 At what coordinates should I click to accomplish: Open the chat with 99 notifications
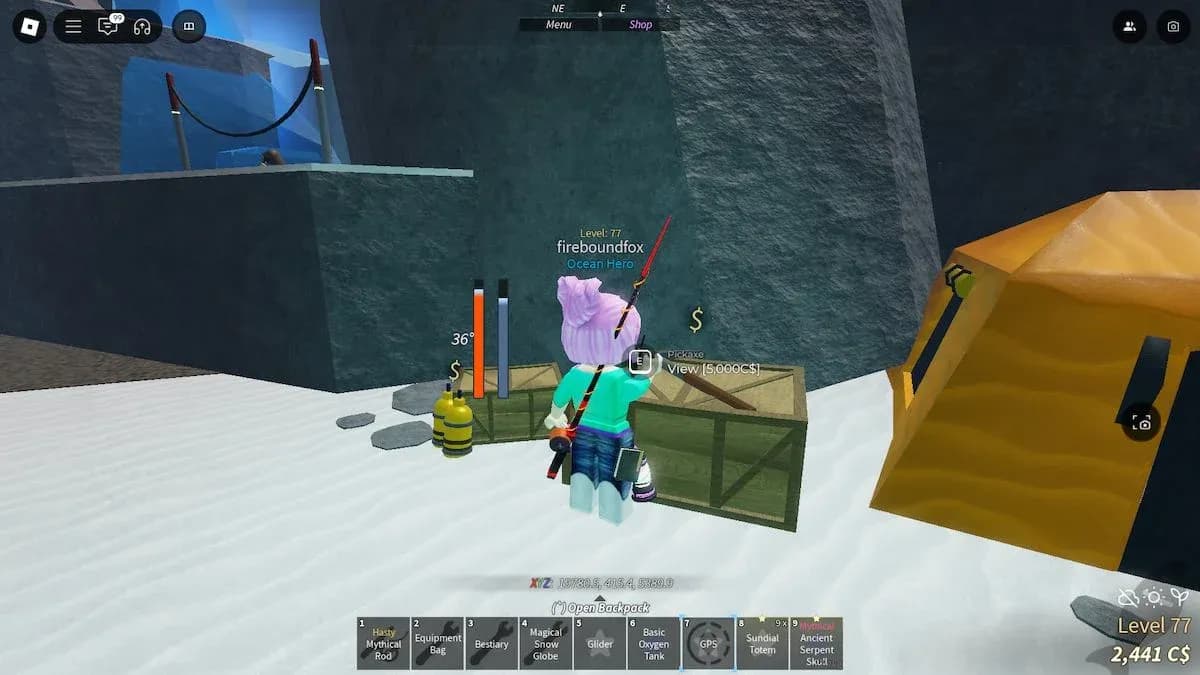click(108, 27)
